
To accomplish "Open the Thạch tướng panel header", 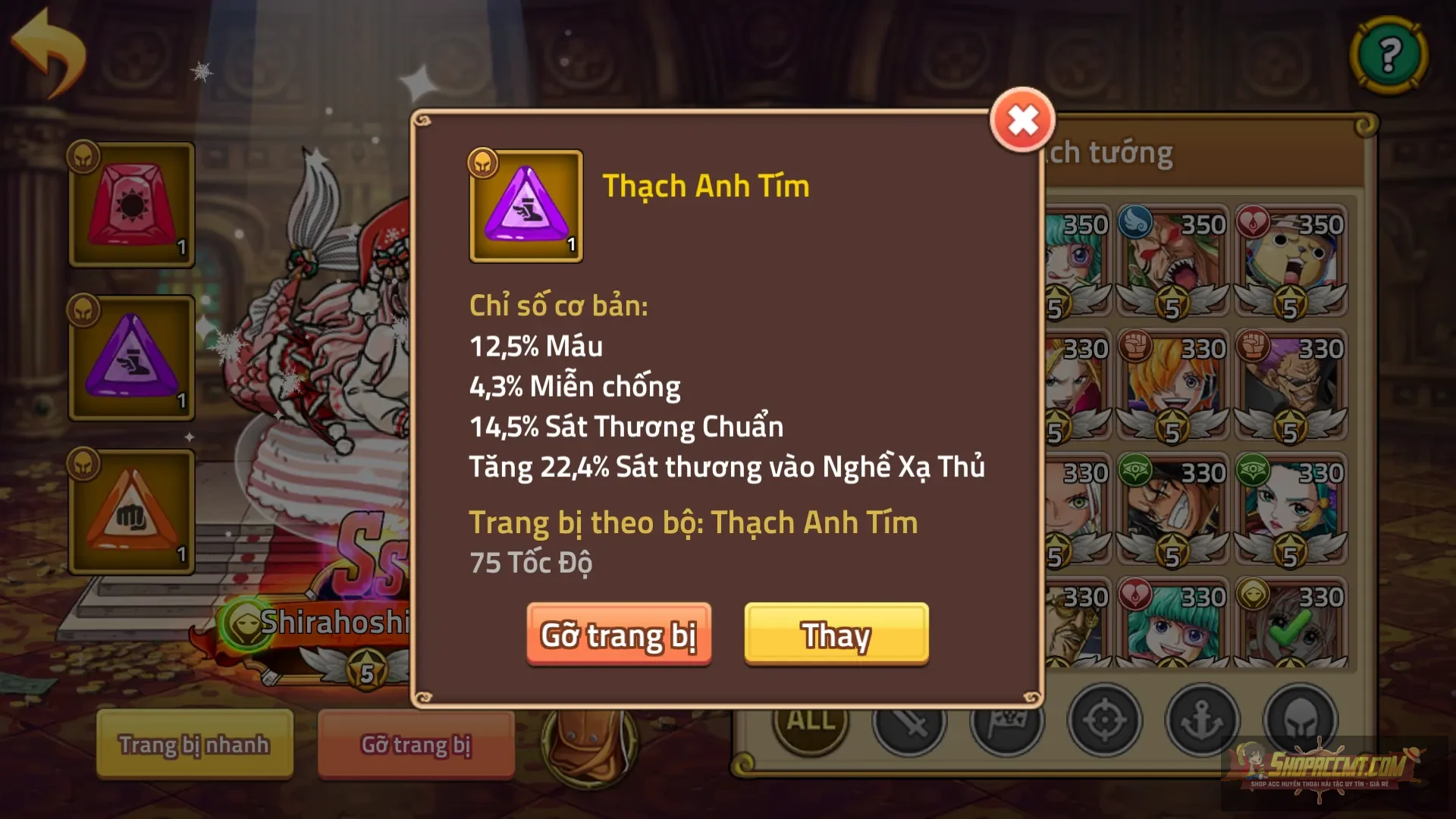I will coord(1107,152).
